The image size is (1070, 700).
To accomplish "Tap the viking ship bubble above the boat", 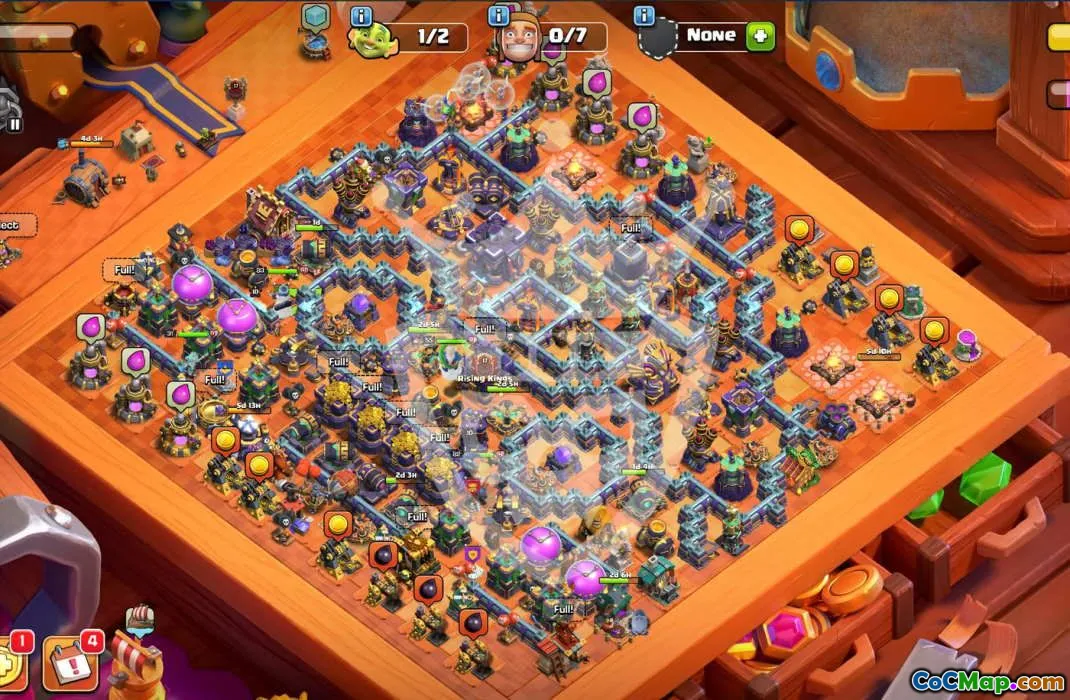I will pos(139,618).
